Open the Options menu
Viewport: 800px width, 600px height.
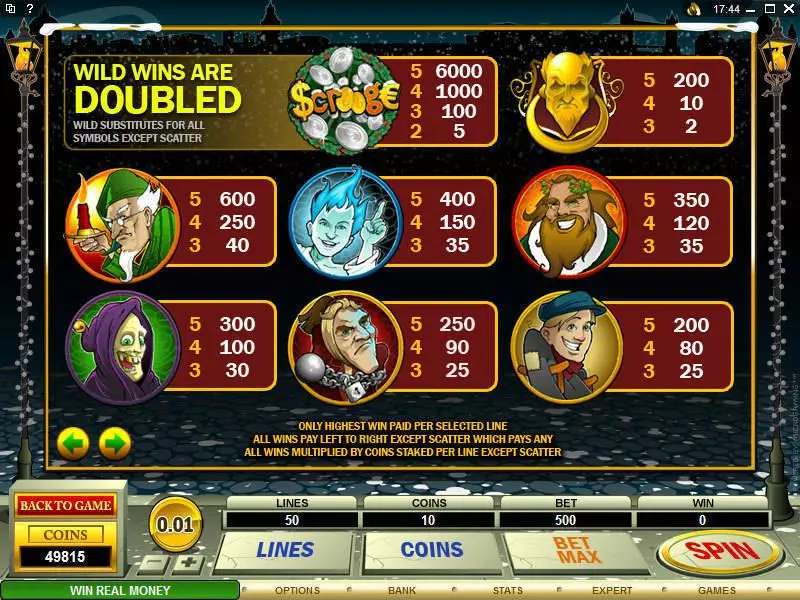[x=297, y=590]
